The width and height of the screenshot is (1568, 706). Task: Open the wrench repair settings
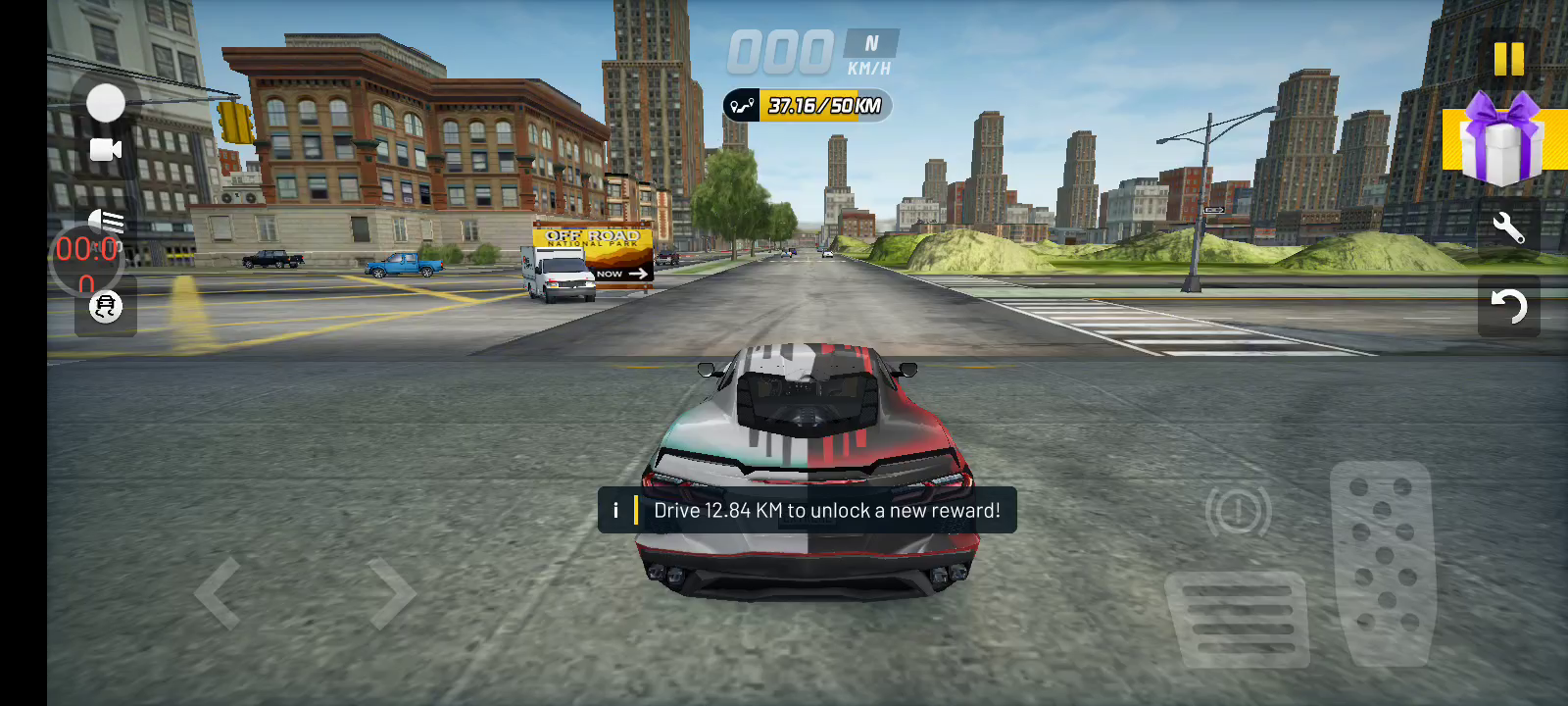tap(1508, 228)
